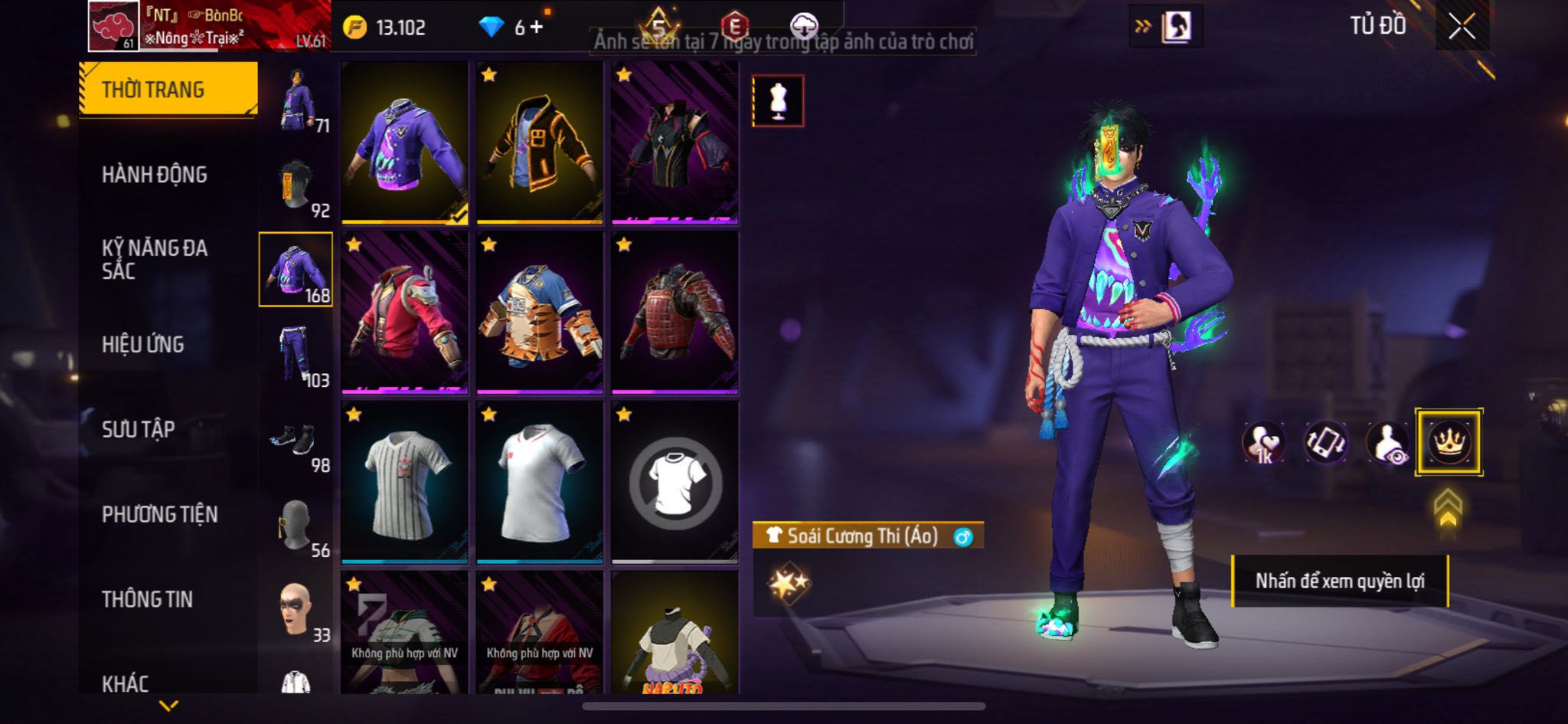Choose the grey striped t-shirt
Viewport: 1568px width, 724px height.
pos(404,483)
